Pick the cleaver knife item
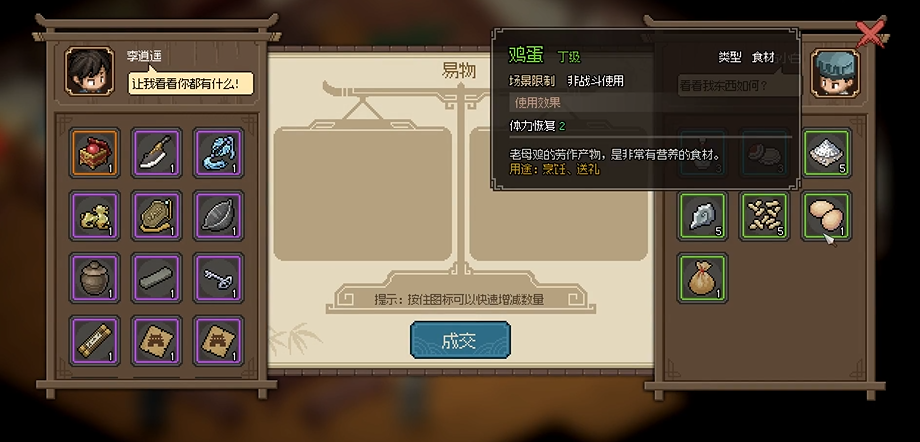 [156, 153]
